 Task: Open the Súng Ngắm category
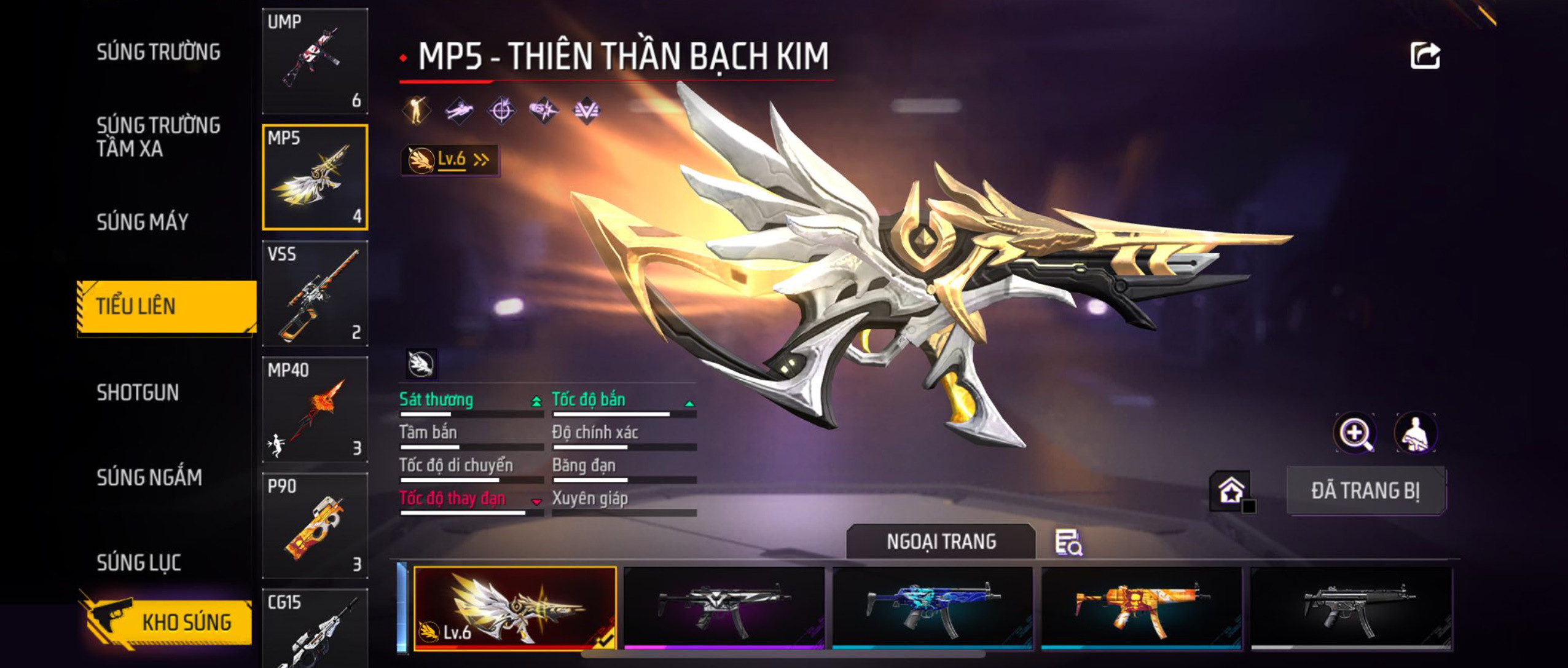coord(149,477)
